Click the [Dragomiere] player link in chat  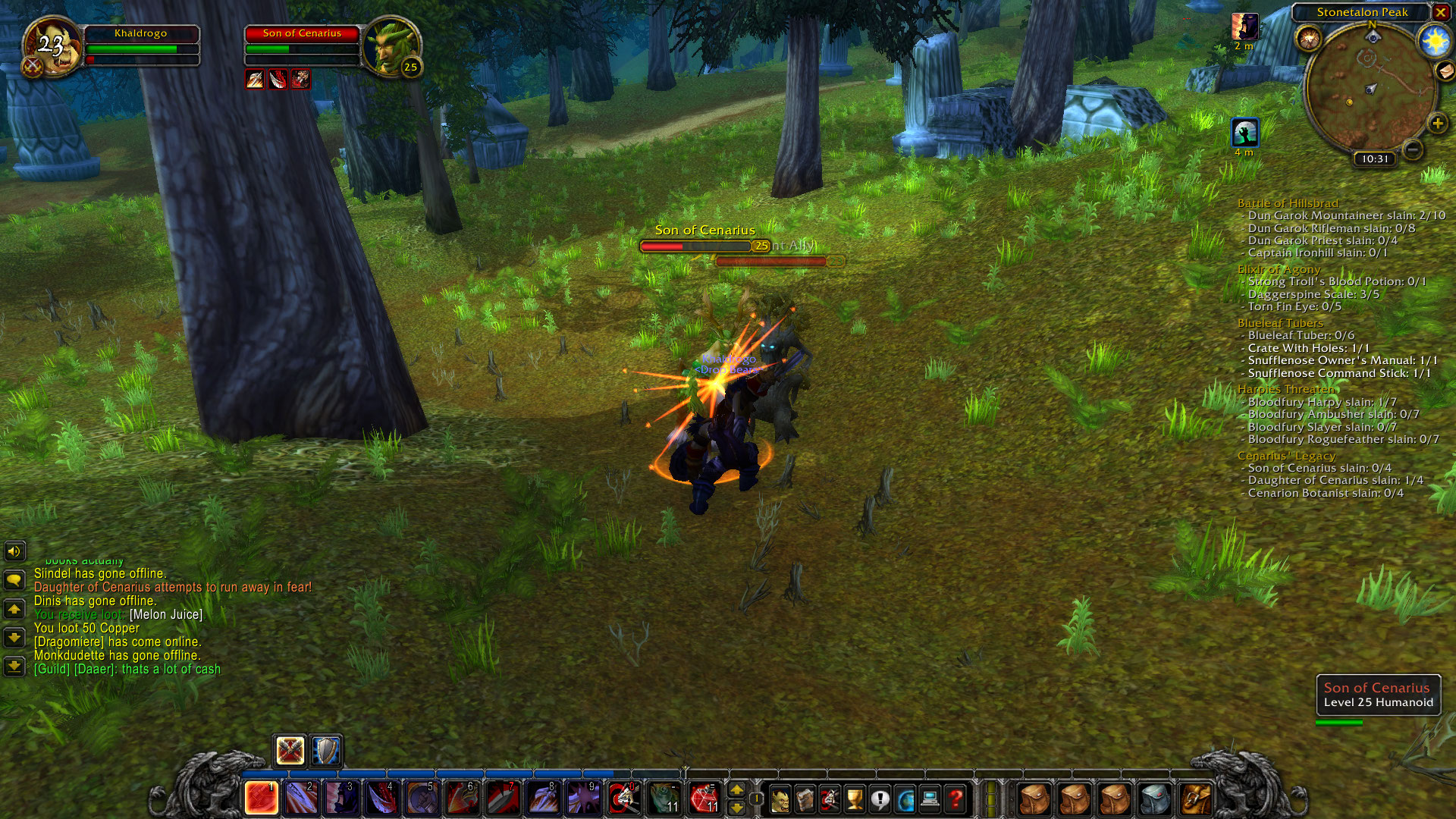pos(67,641)
